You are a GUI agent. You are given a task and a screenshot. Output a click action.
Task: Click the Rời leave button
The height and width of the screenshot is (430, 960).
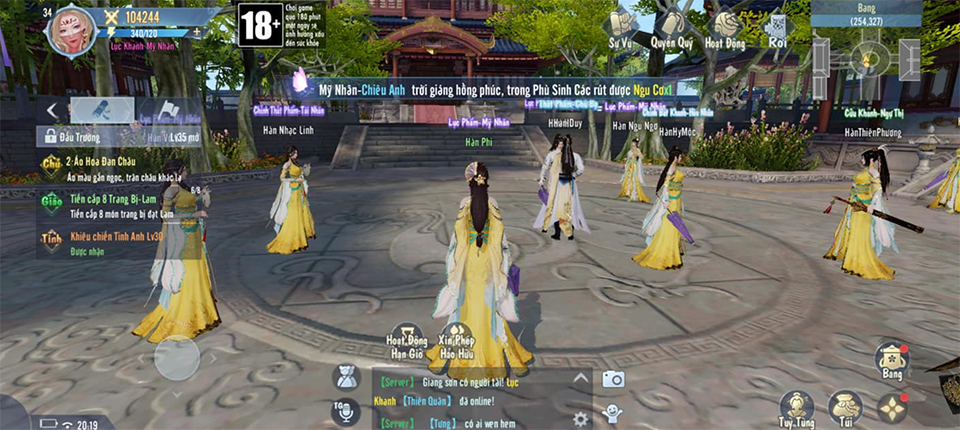click(777, 30)
